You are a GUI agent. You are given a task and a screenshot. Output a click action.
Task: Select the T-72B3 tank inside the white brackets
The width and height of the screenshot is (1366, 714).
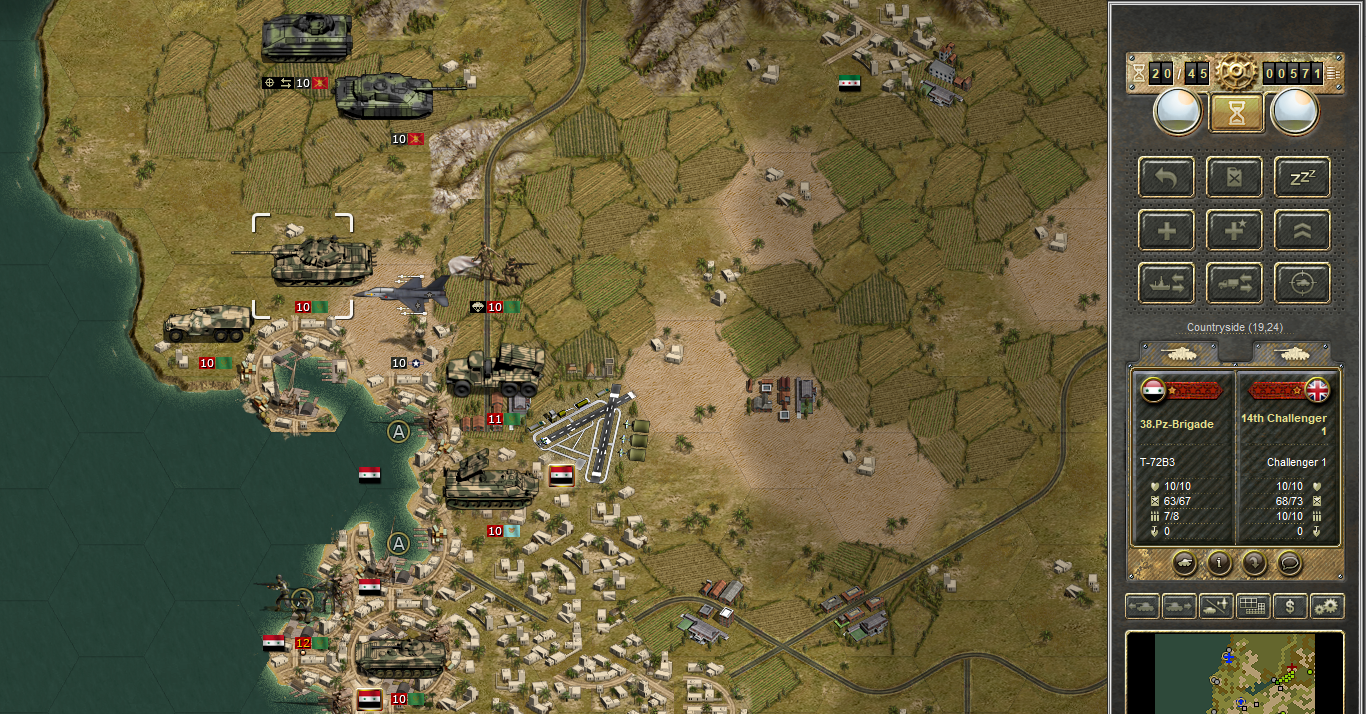click(303, 262)
